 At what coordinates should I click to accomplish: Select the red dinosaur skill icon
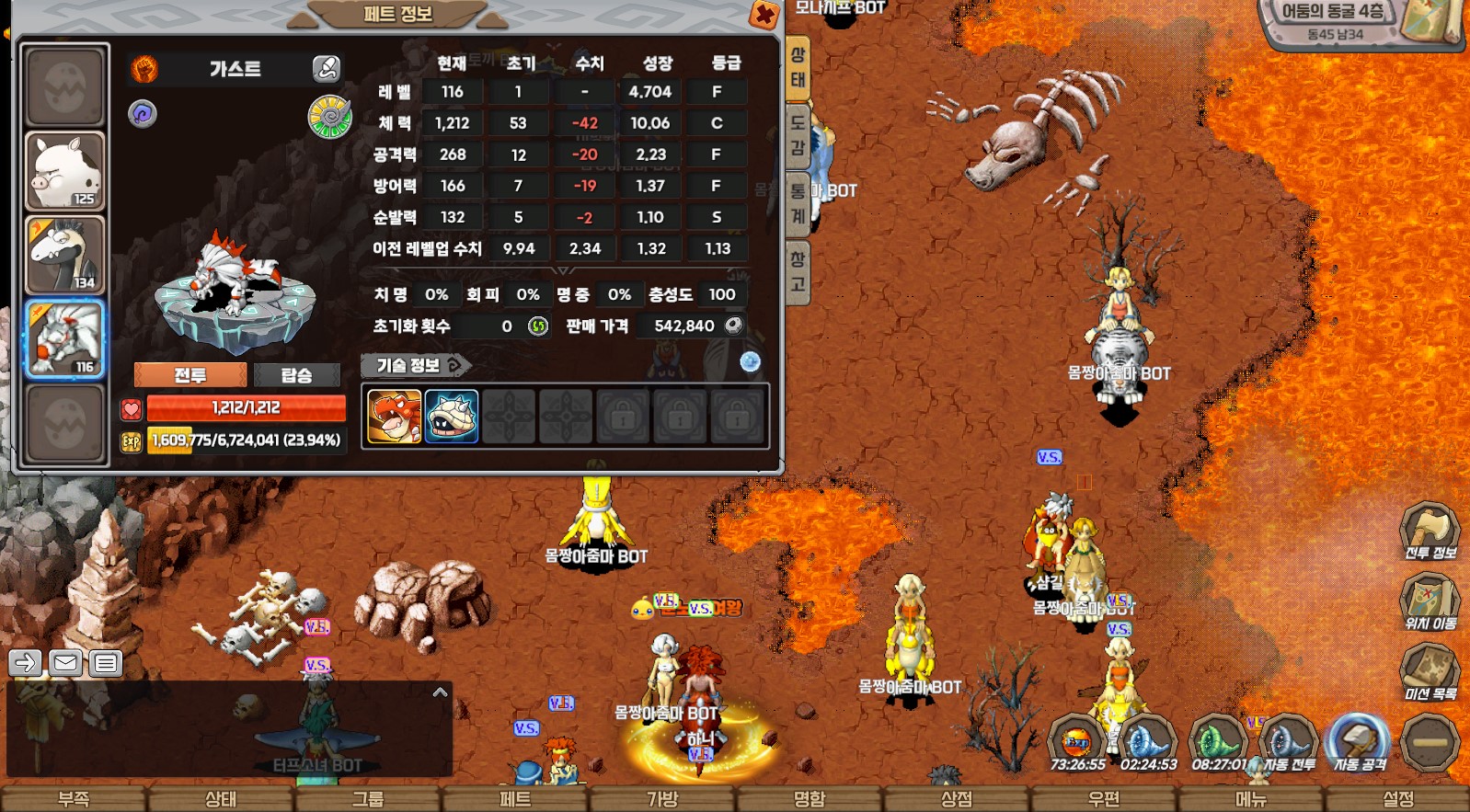(x=395, y=417)
